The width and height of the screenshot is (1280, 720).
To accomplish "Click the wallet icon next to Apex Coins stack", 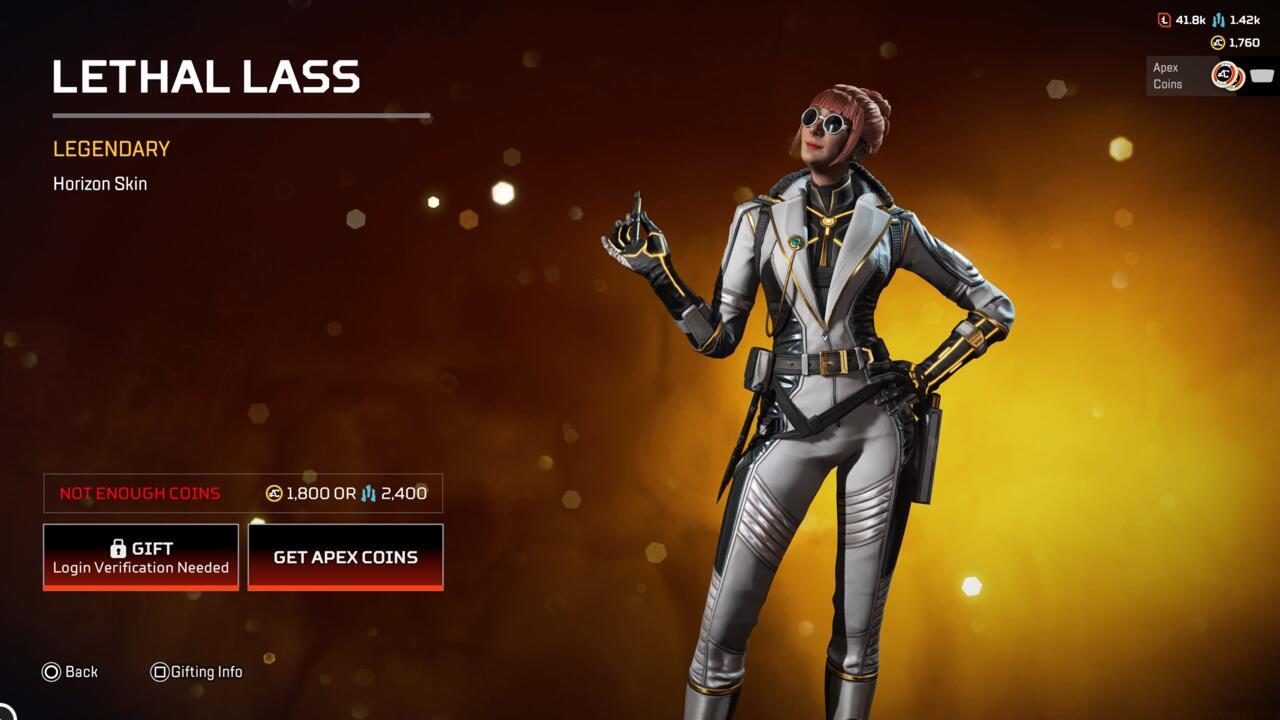I will [x=1261, y=75].
